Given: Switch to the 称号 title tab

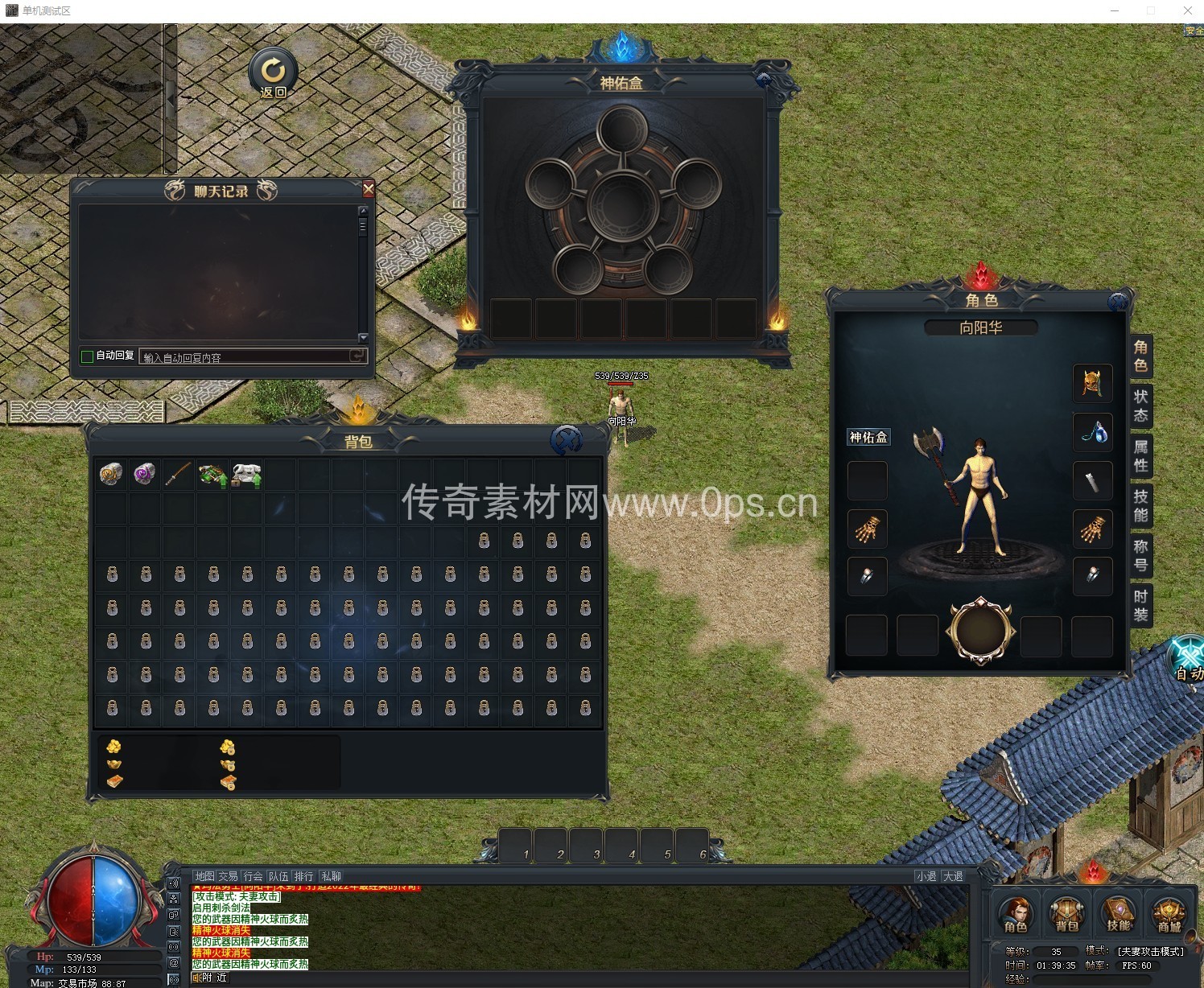Looking at the screenshot, I should [1140, 555].
